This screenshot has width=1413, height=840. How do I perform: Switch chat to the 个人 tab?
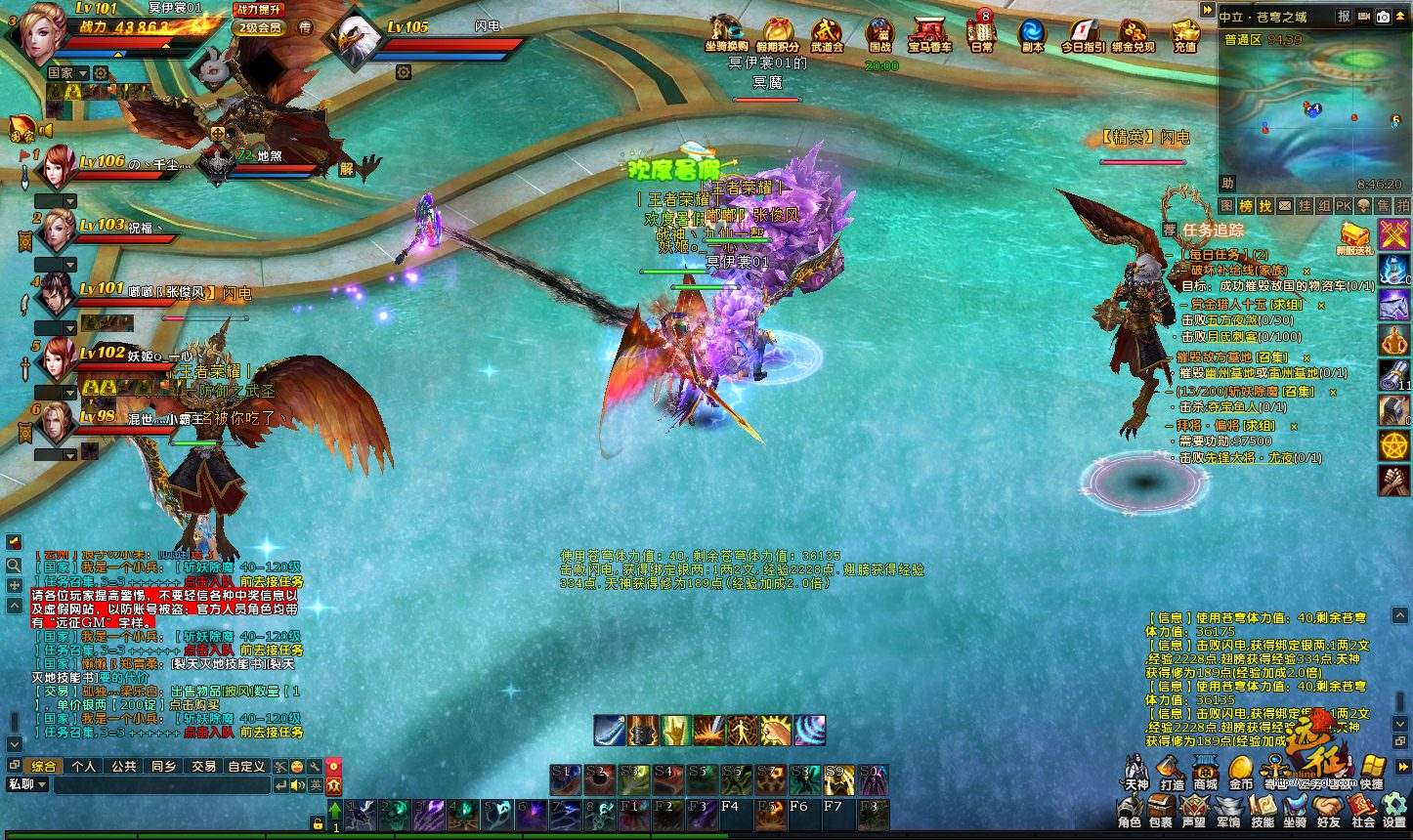click(x=84, y=767)
